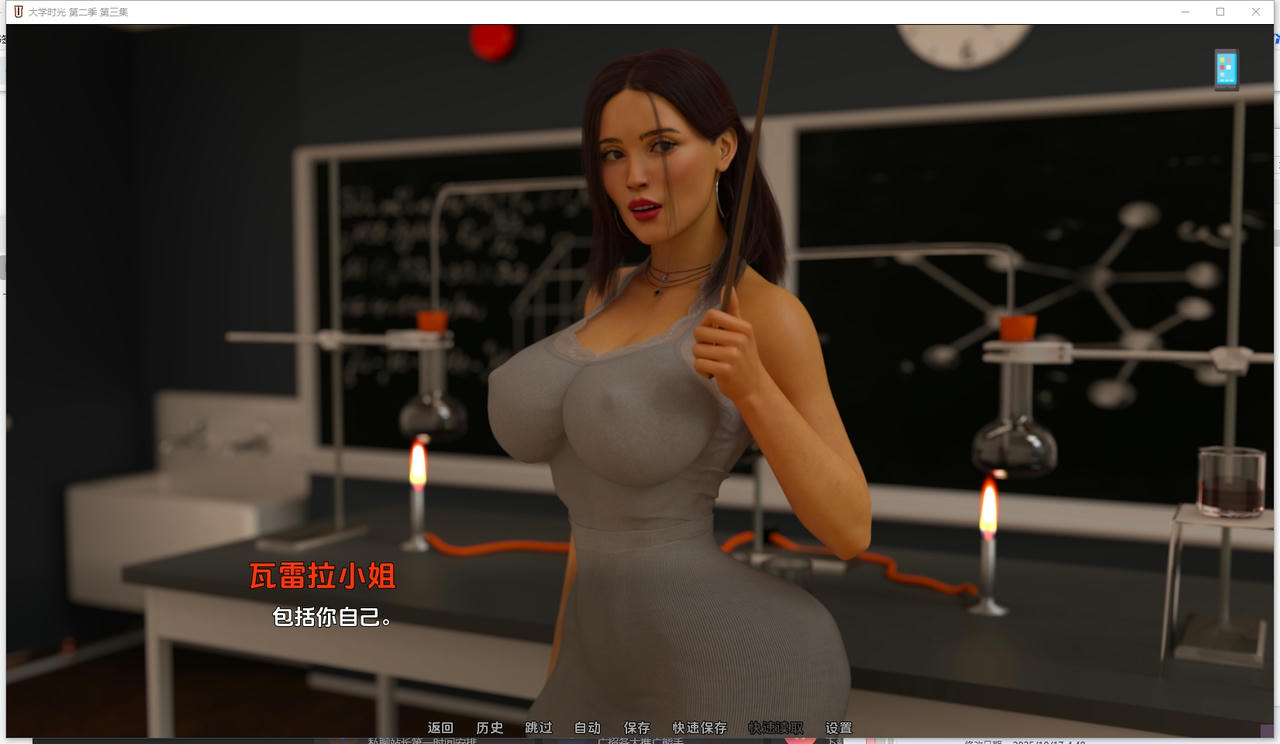Image resolution: width=1280 pixels, height=744 pixels.
Task: Turn on 自动 auto-advance mode
Action: [588, 727]
